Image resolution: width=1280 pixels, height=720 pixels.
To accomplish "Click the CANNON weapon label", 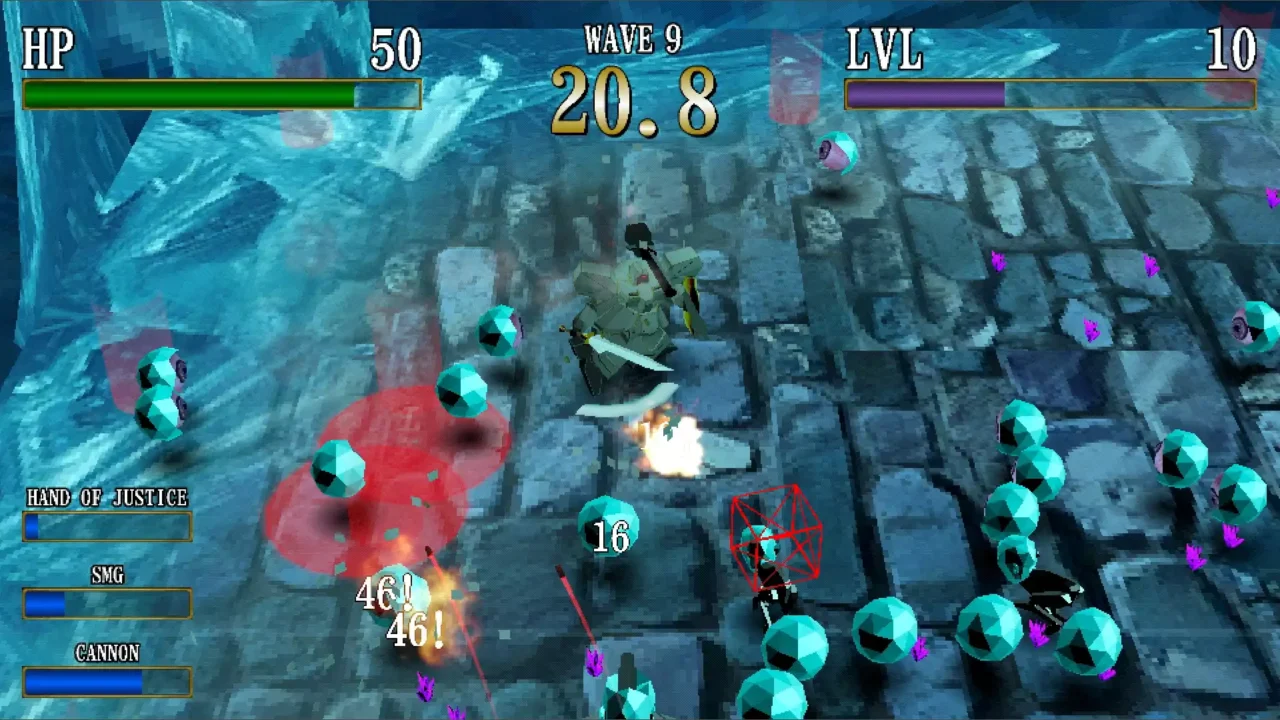I will 106,653.
